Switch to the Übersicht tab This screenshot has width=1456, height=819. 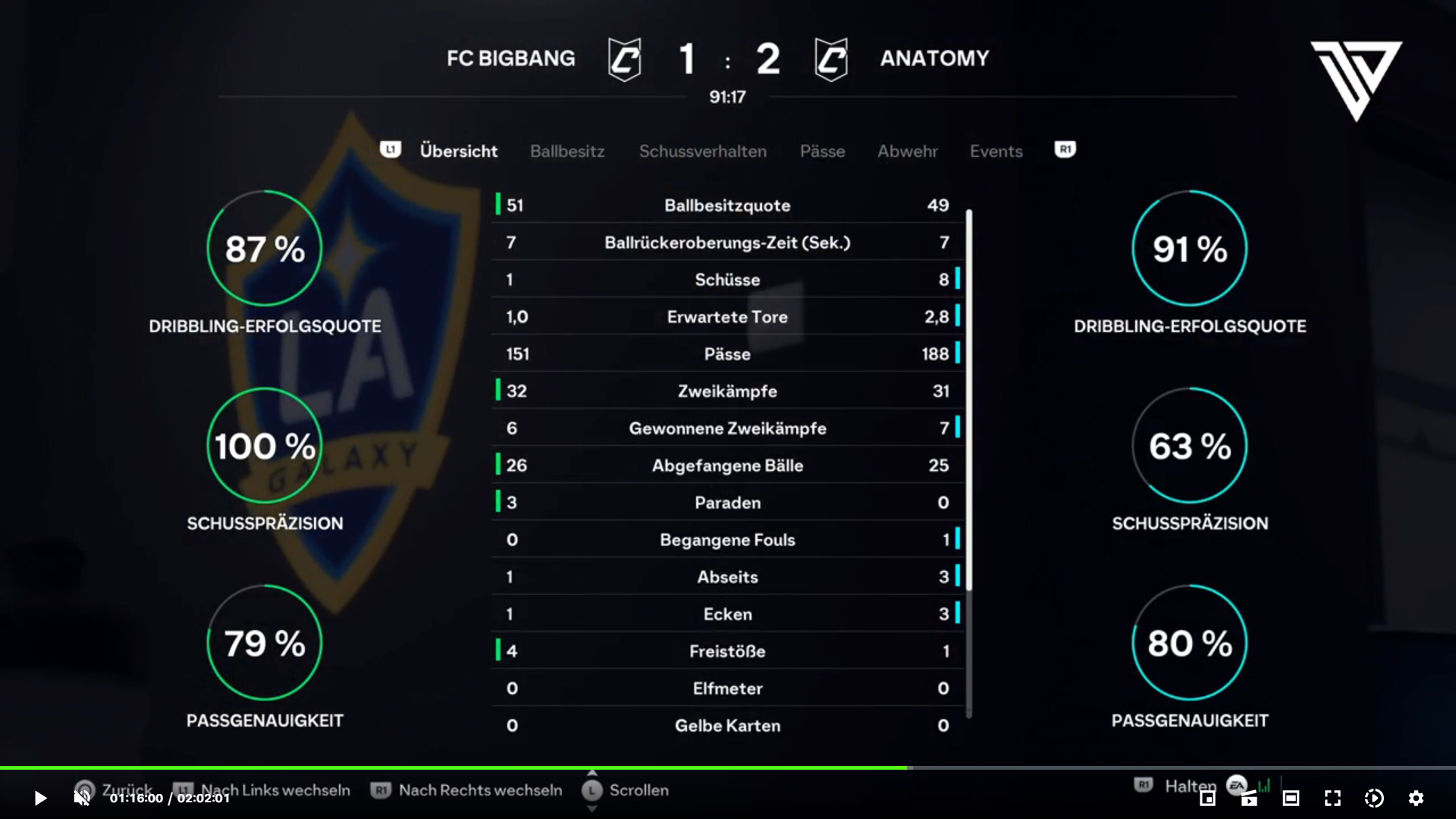tap(458, 151)
